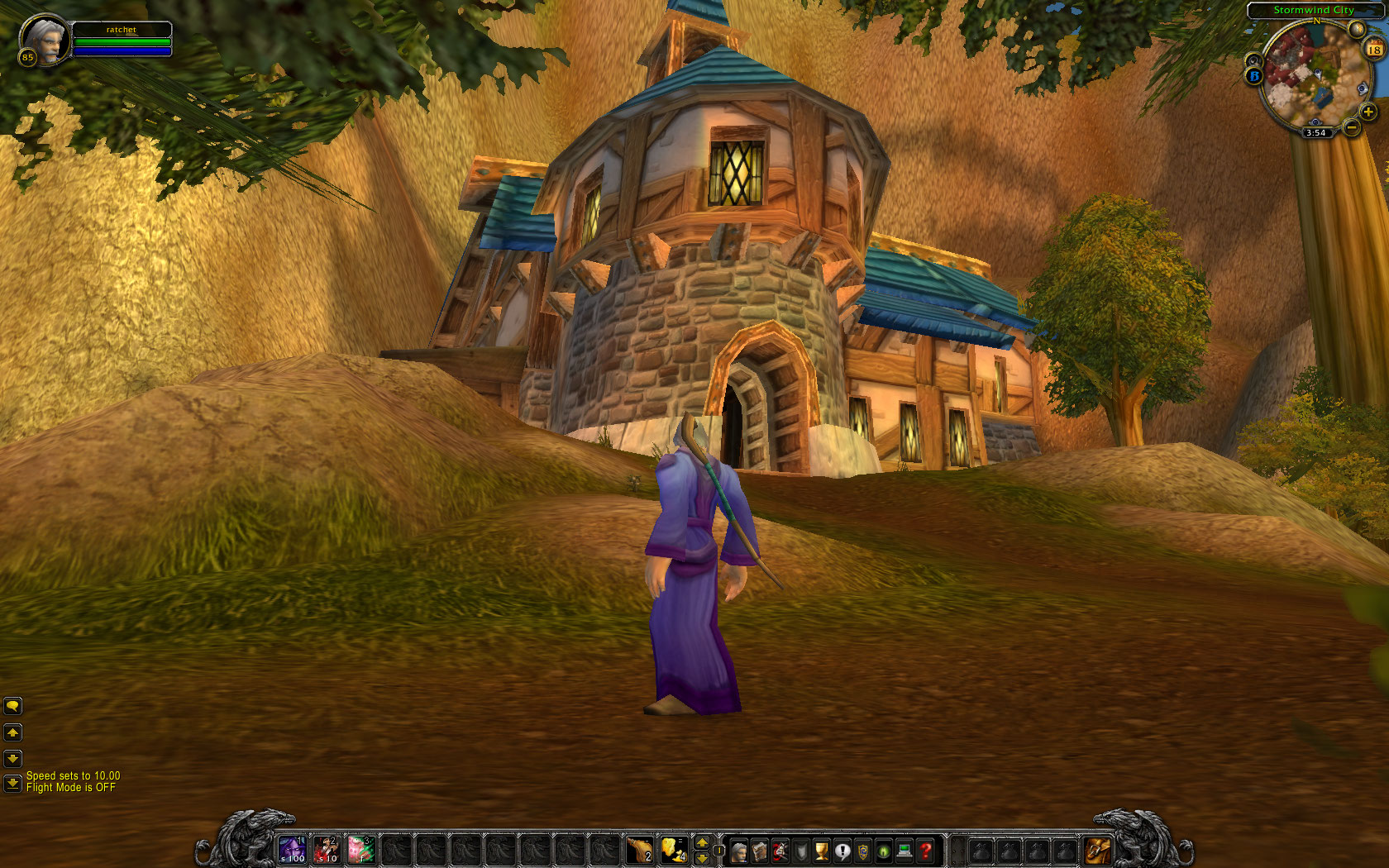Open the achievements trophy cup button
The height and width of the screenshot is (868, 1389).
point(822,850)
